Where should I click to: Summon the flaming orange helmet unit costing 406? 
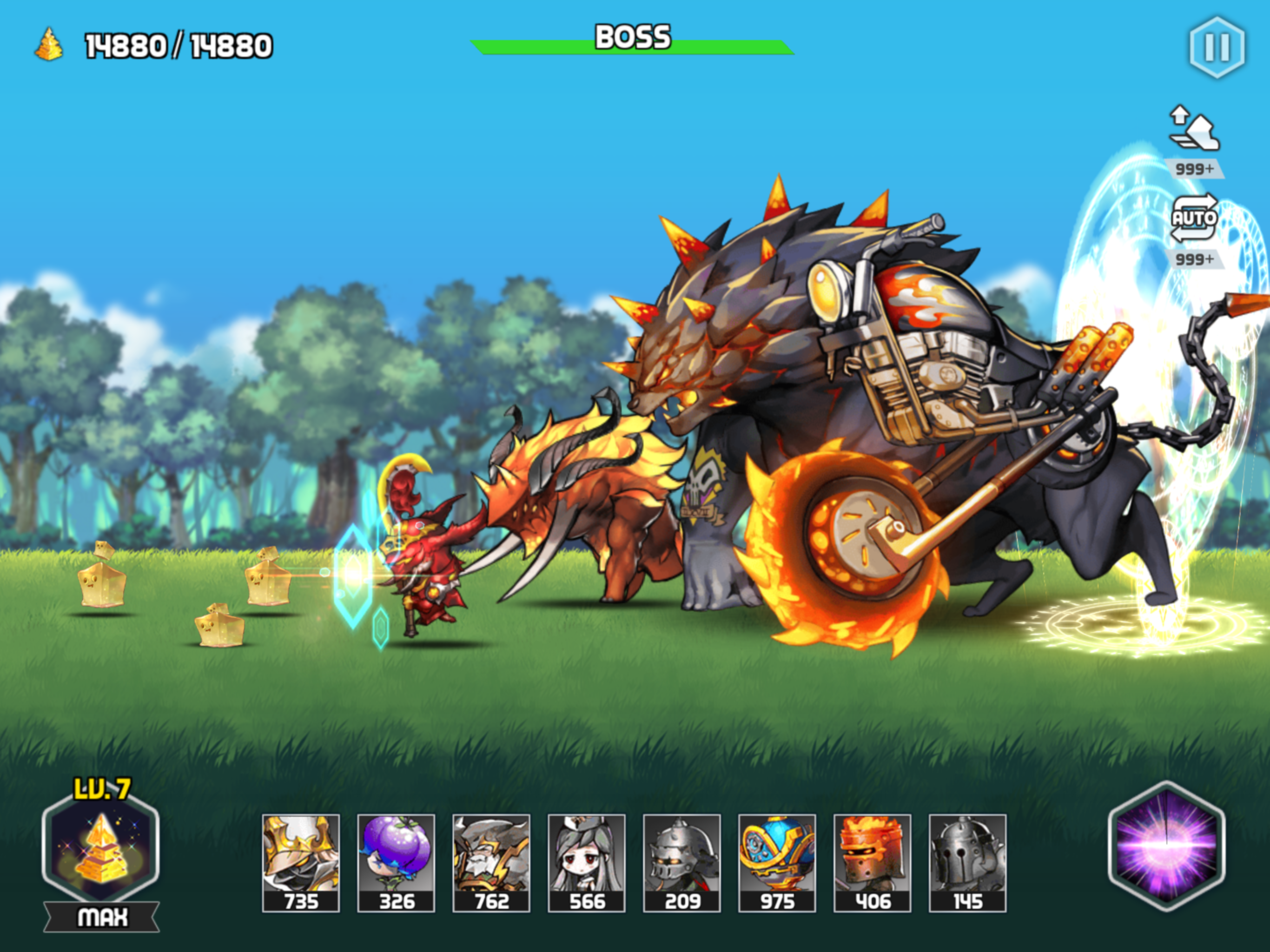pos(872,862)
